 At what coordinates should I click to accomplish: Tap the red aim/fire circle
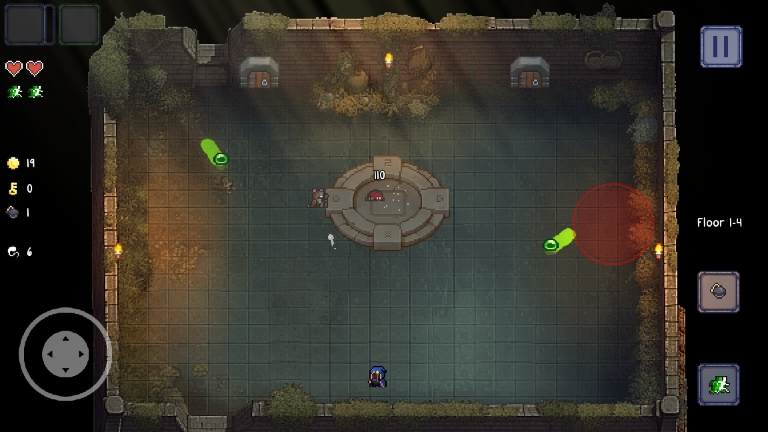[x=612, y=224]
